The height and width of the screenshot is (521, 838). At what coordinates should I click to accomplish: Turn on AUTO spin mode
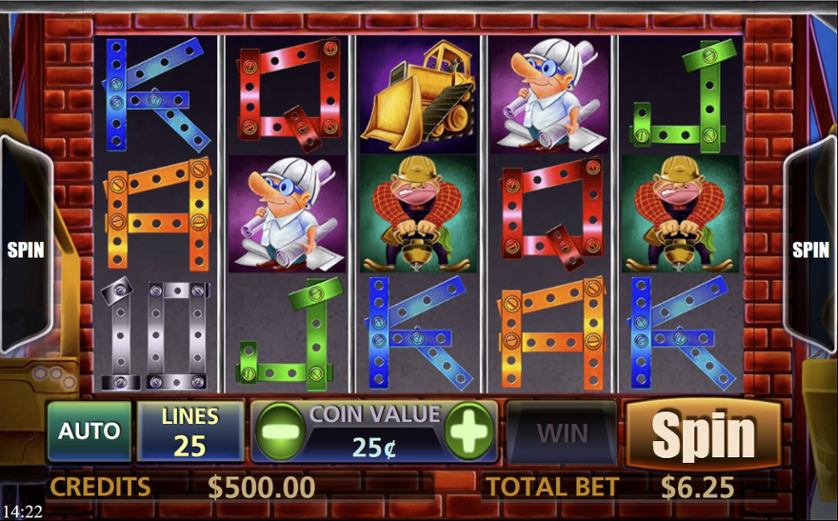pyautogui.click(x=89, y=432)
